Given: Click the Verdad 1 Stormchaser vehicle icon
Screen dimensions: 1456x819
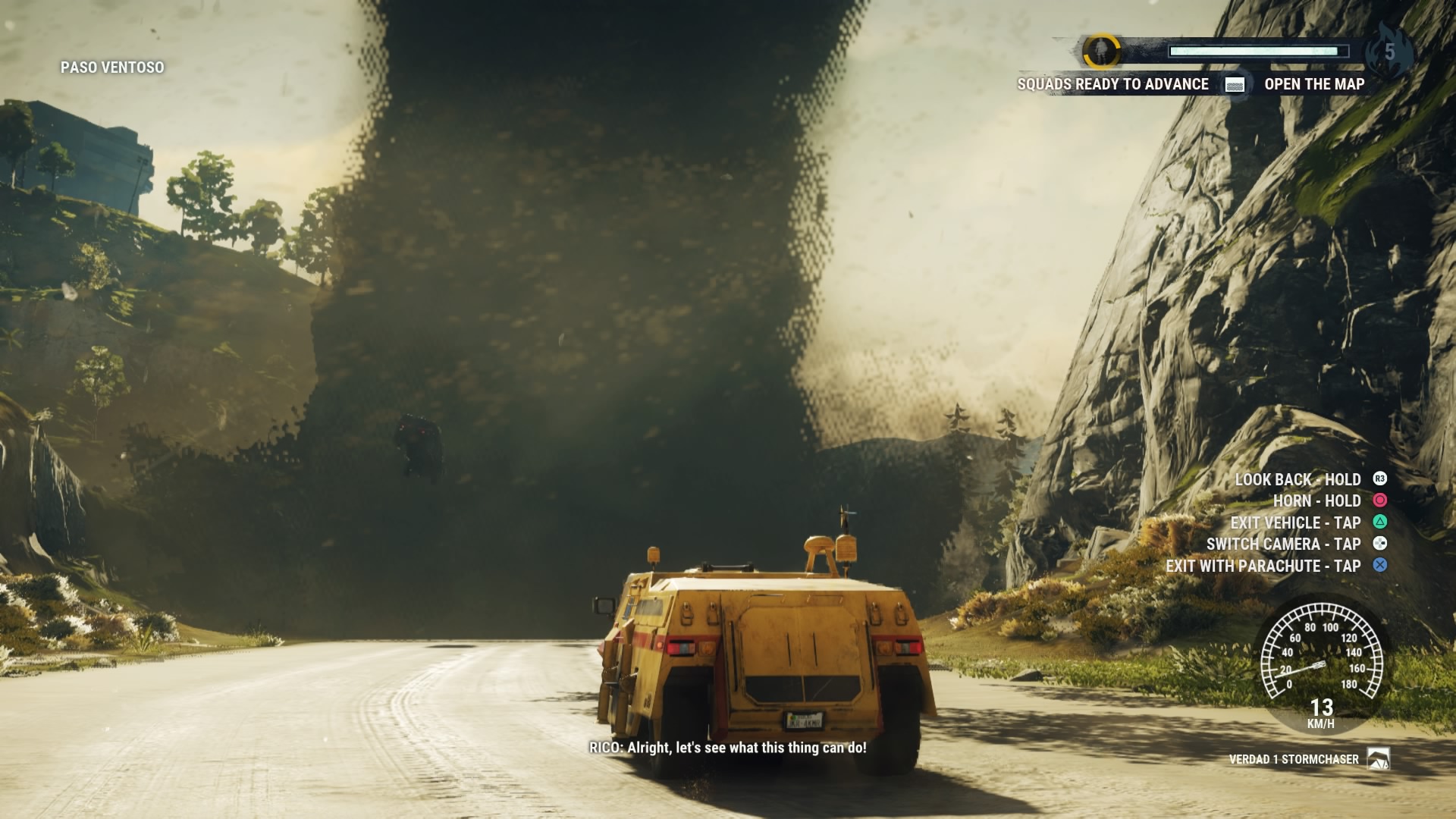Looking at the screenshot, I should pyautogui.click(x=1378, y=759).
